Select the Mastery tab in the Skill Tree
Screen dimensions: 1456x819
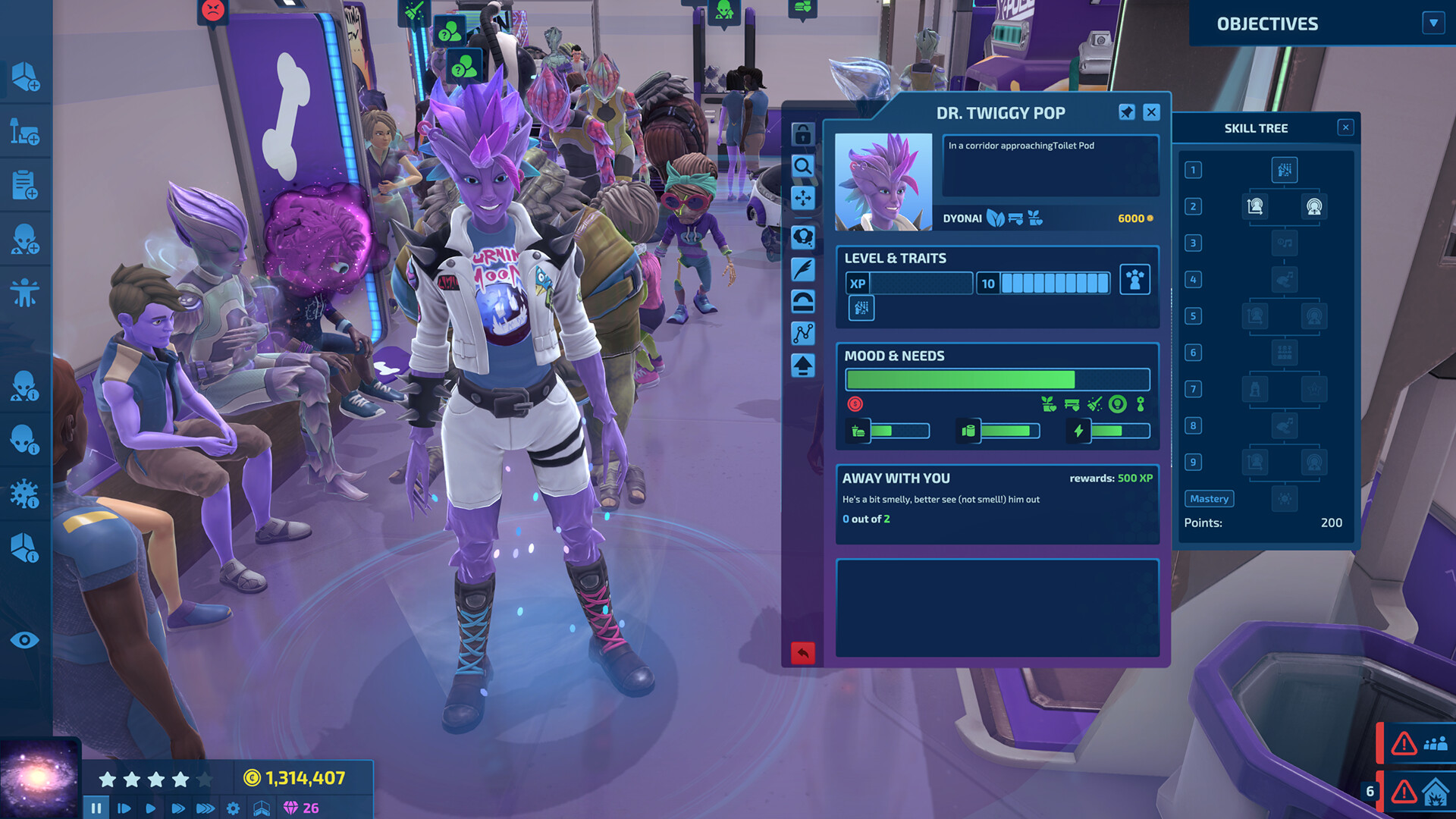1209,498
